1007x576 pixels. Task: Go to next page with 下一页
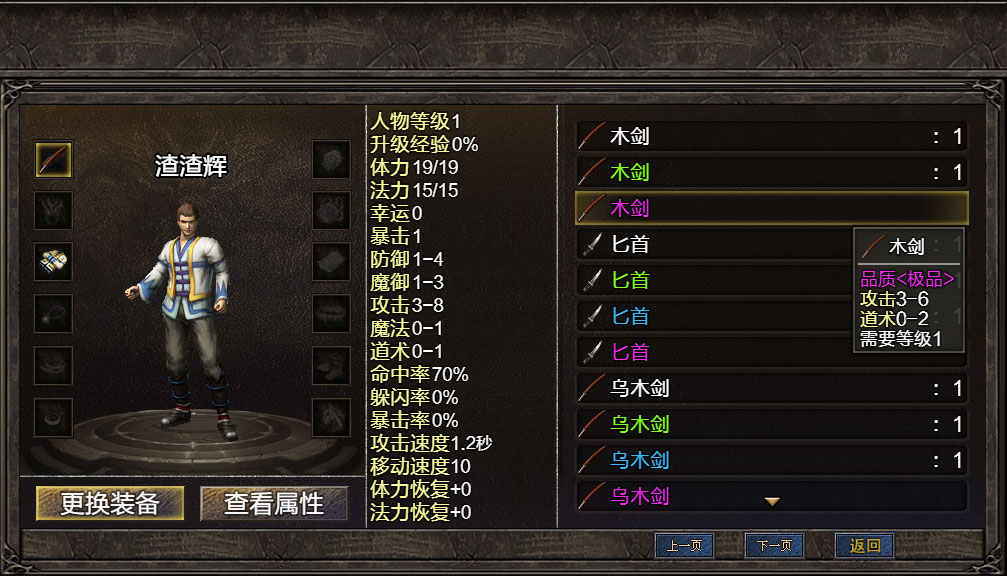pos(774,546)
